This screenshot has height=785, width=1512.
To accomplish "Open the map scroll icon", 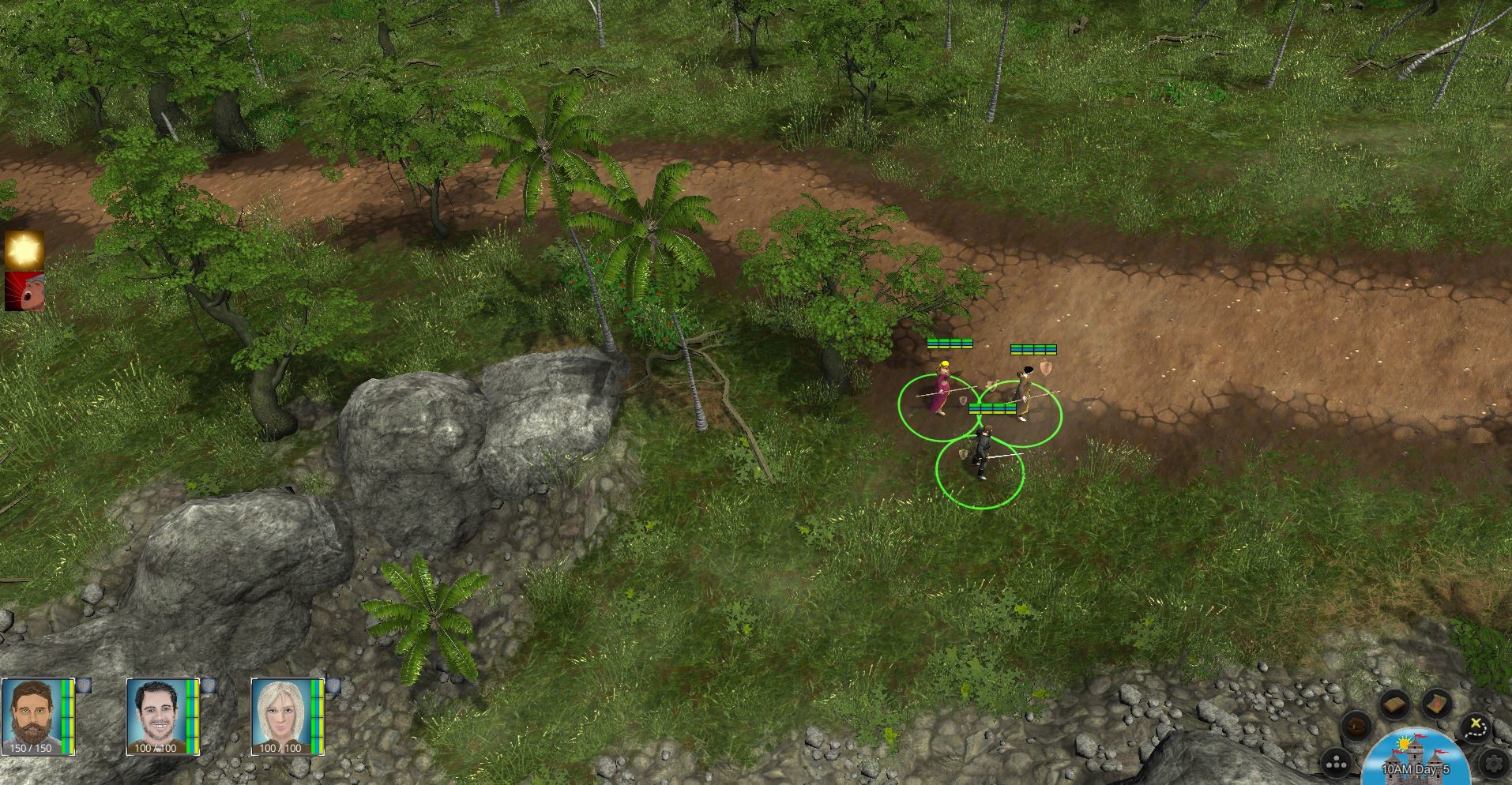I will (x=1435, y=703).
